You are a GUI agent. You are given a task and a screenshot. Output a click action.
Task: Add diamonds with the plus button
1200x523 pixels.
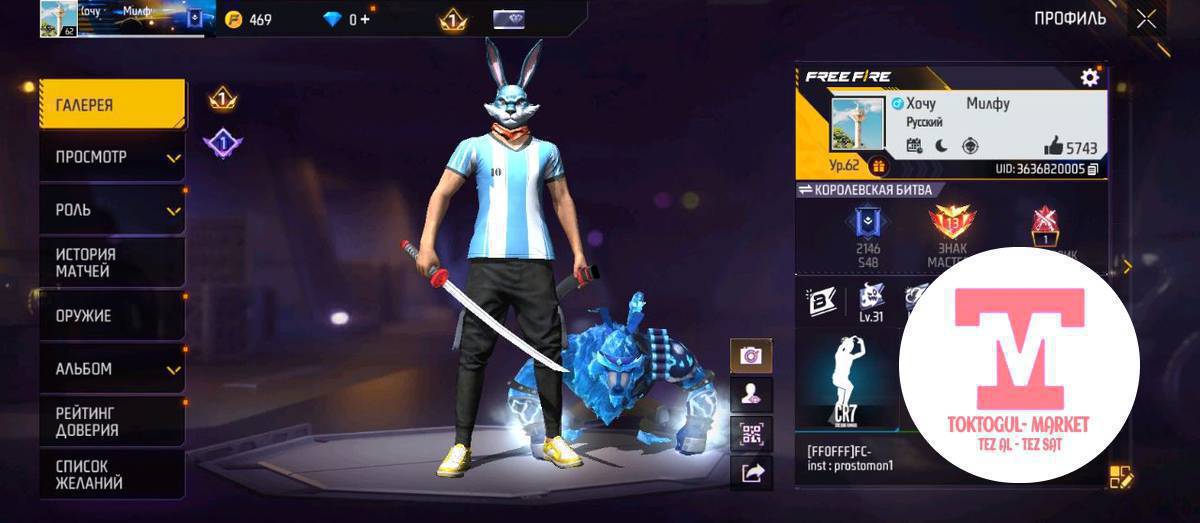tap(364, 19)
